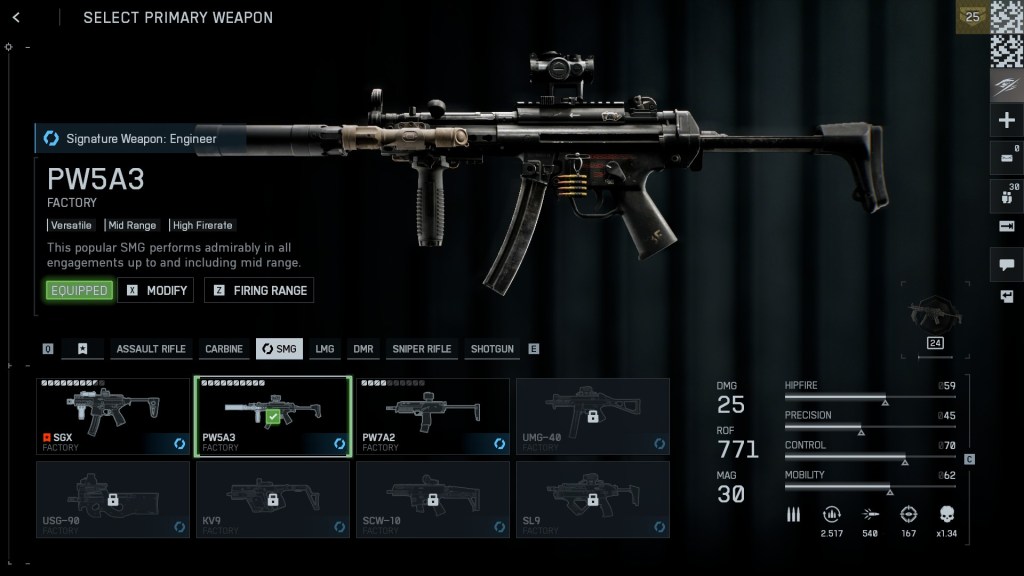Show the DMR weapons

(363, 349)
